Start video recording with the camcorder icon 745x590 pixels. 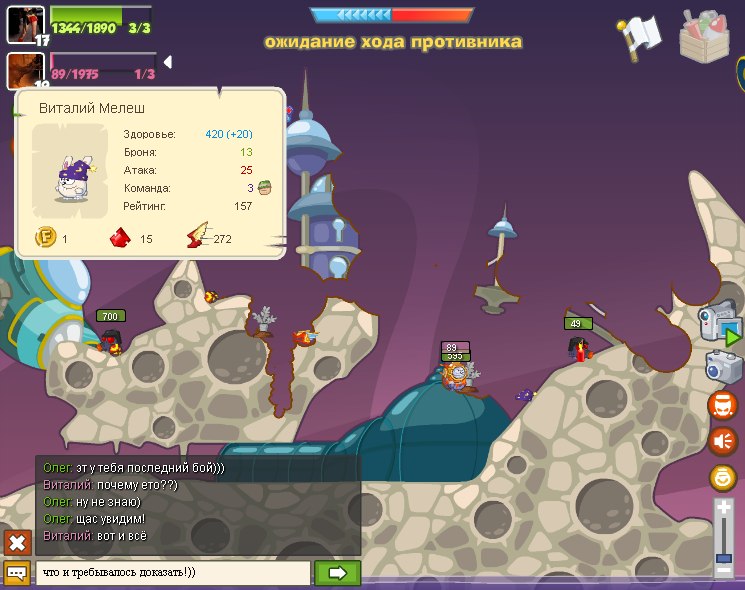coord(722,327)
